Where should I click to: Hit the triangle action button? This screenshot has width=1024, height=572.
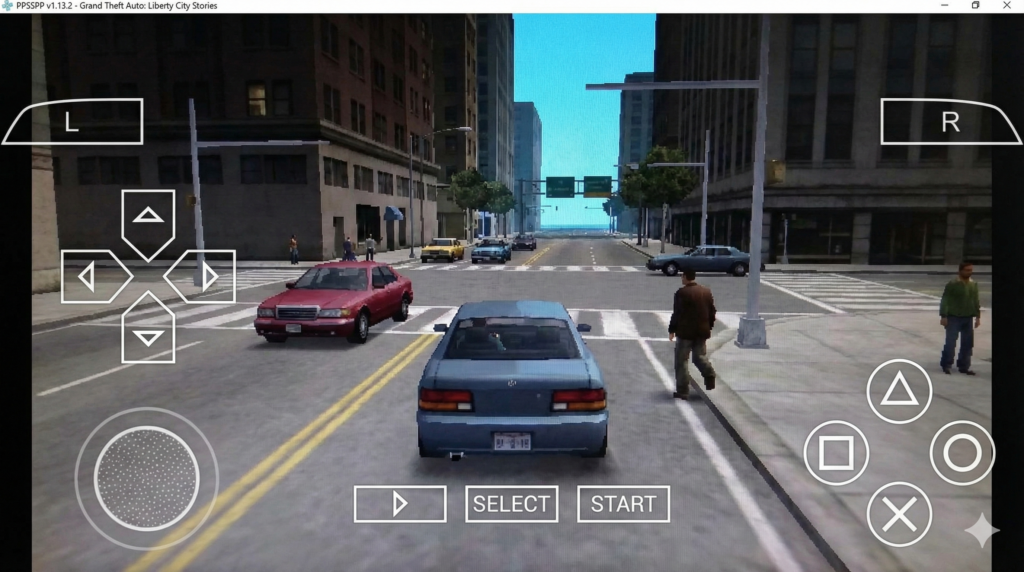pyautogui.click(x=899, y=391)
